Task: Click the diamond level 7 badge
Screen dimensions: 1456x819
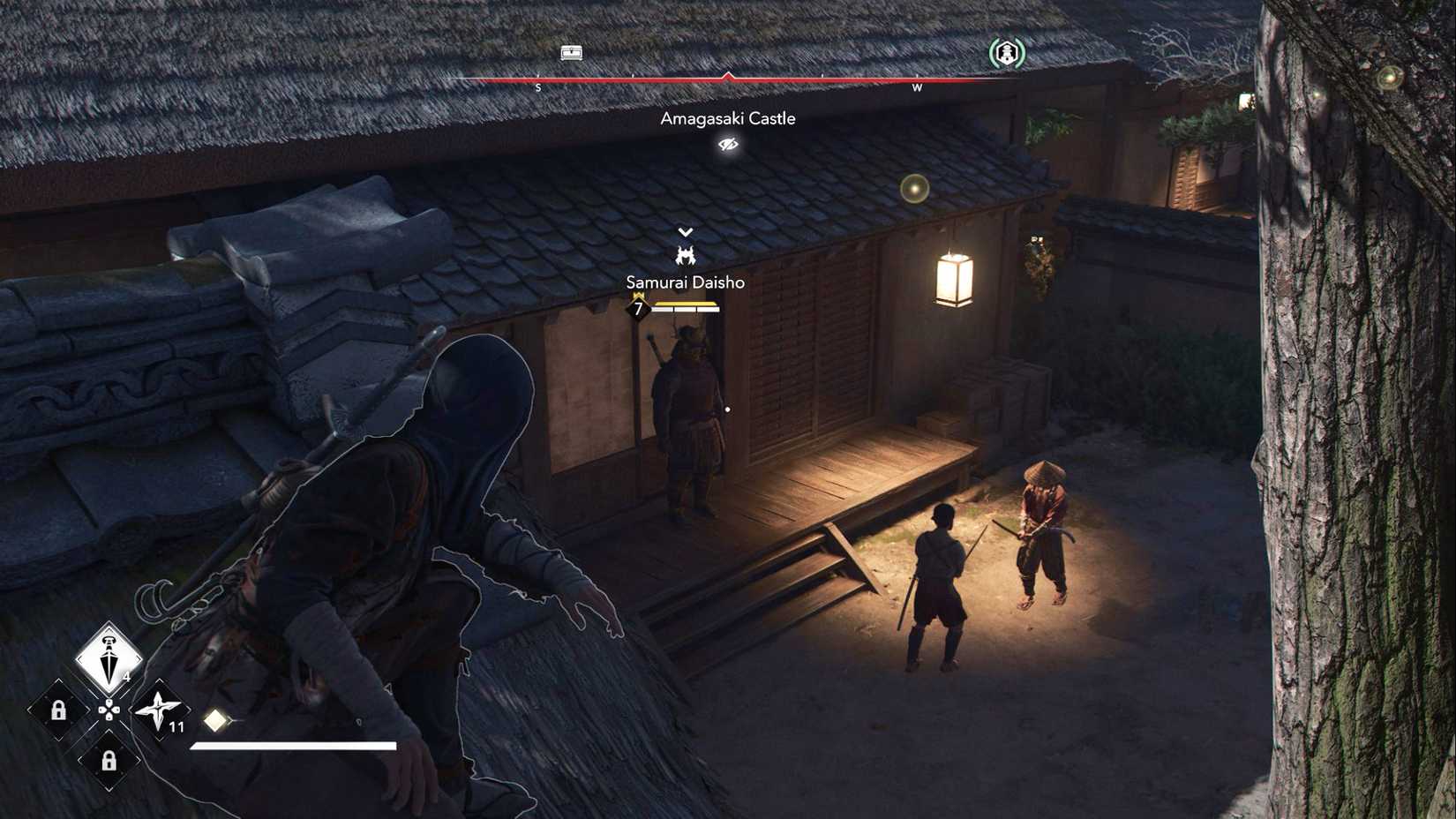Action: [638, 309]
